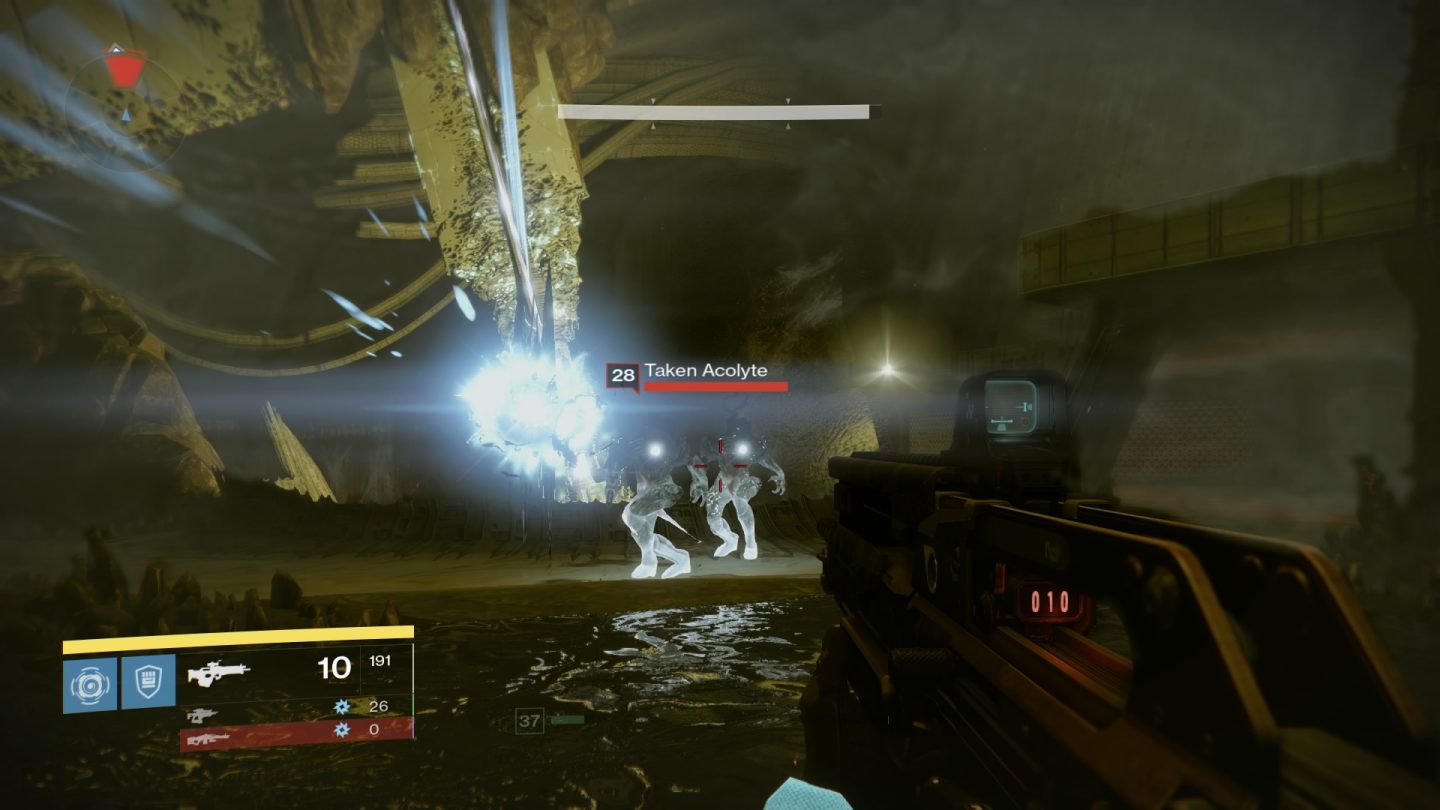Click the green progress bar beside 37
The width and height of the screenshot is (1440, 810).
tap(566, 720)
